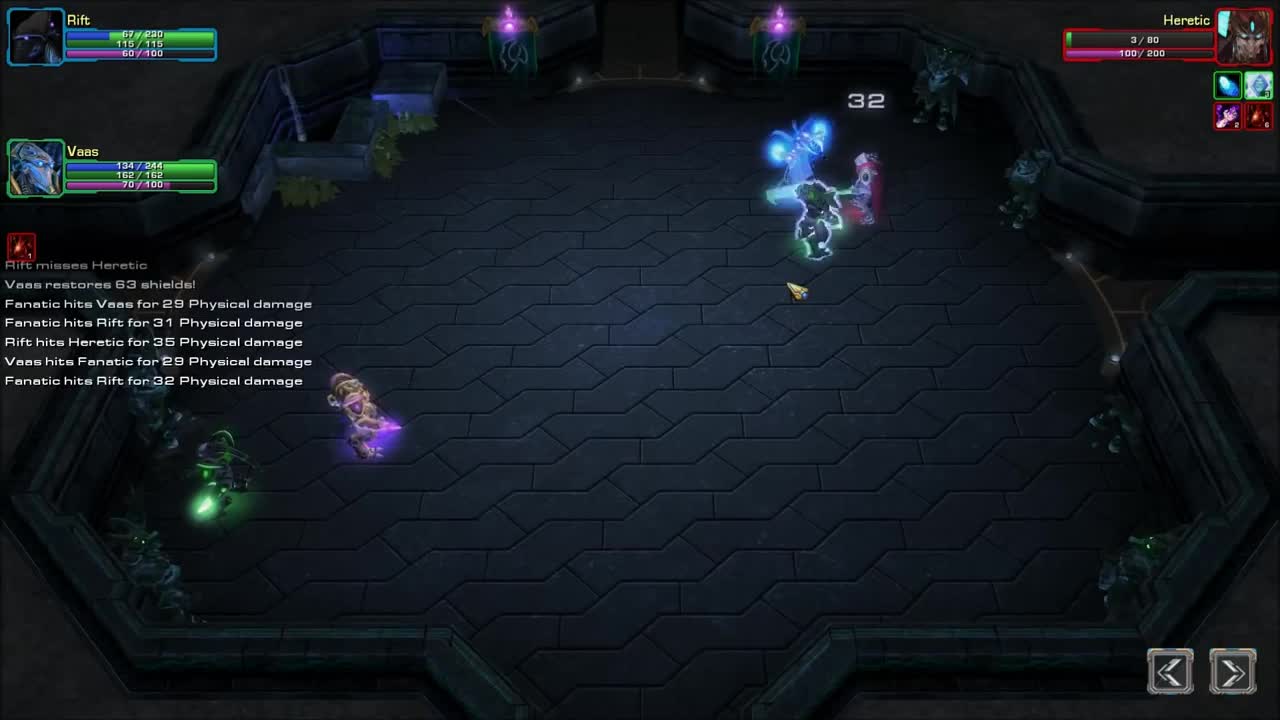The height and width of the screenshot is (720, 1280).
Task: Click Vaas's purple energy bar
Action: 140,184
